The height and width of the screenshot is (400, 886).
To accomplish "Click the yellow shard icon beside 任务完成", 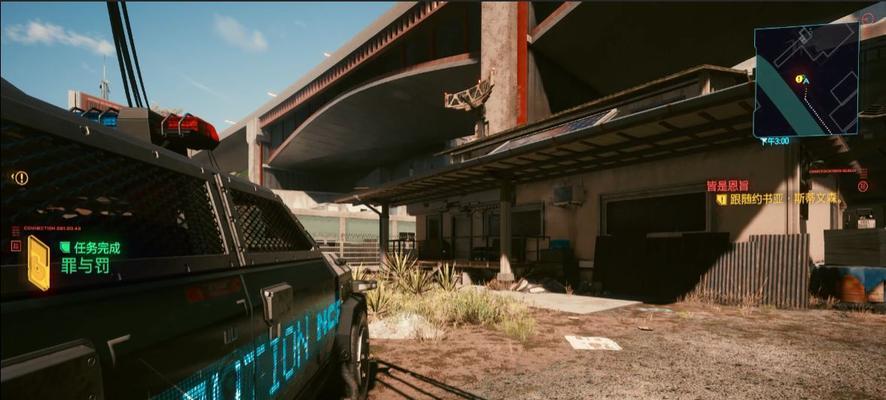I will click(x=38, y=262).
